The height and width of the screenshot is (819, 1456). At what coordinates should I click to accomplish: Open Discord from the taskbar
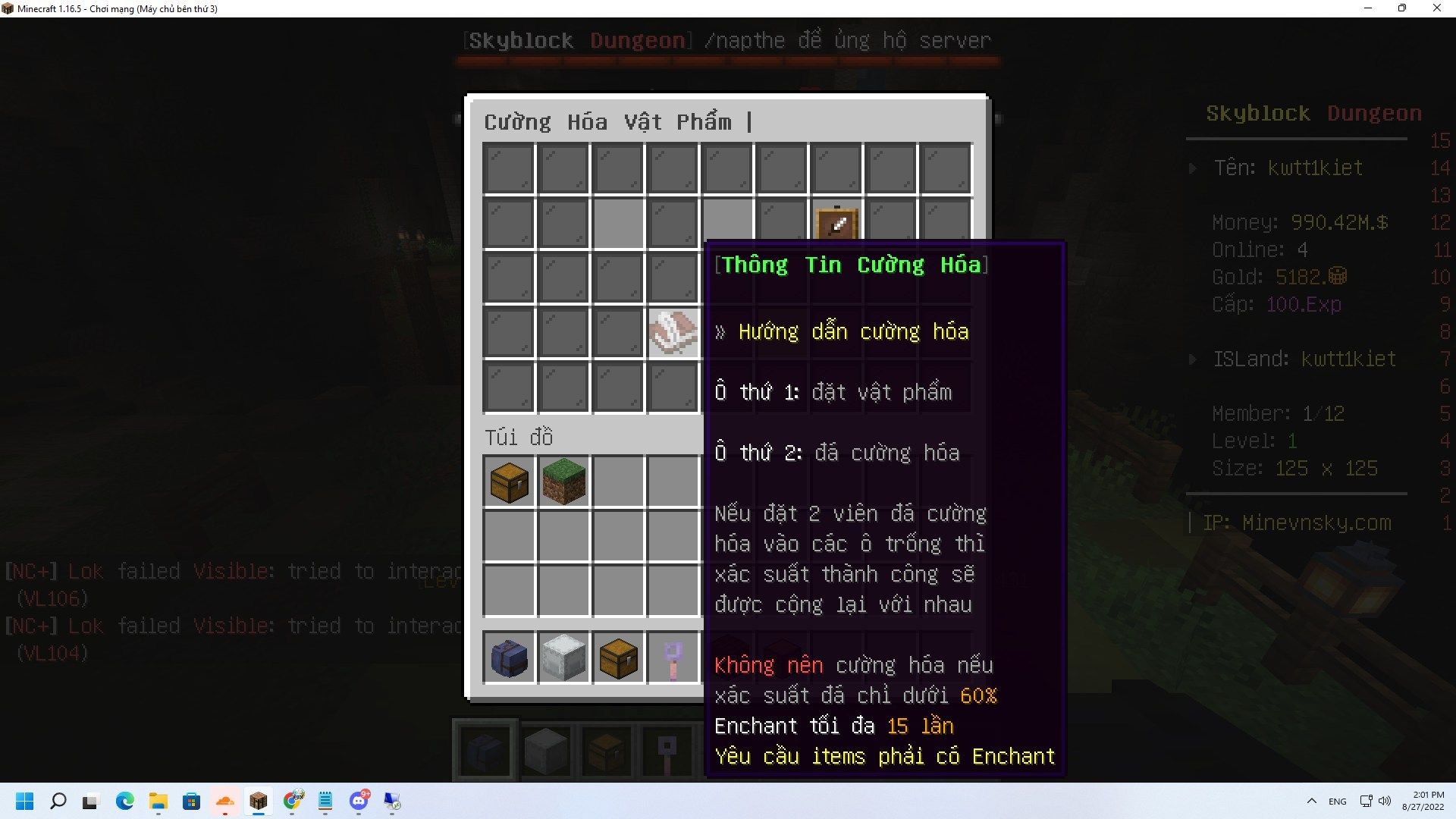[x=359, y=801]
